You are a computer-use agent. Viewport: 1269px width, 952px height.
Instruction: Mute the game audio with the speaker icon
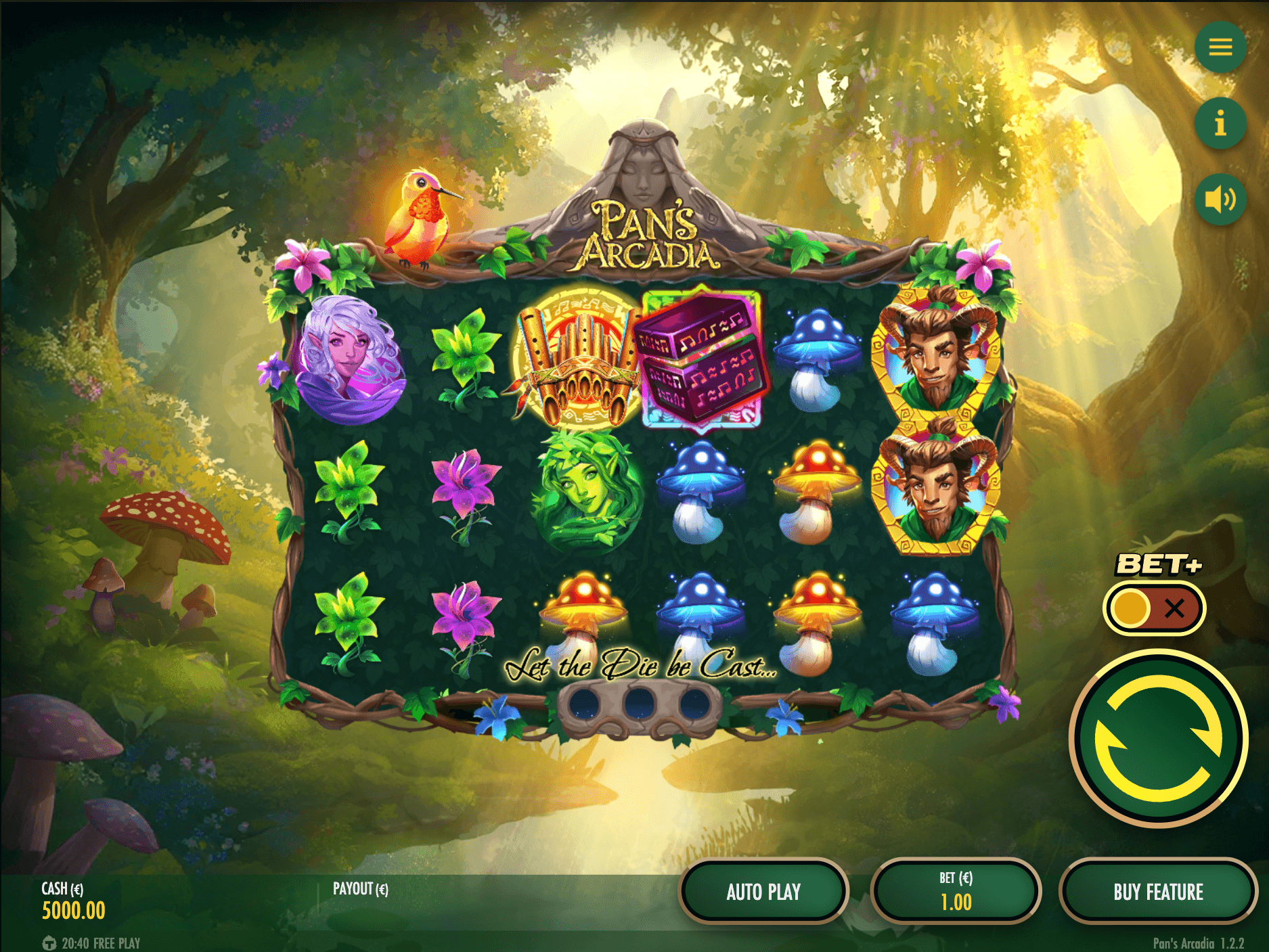pos(1220,198)
